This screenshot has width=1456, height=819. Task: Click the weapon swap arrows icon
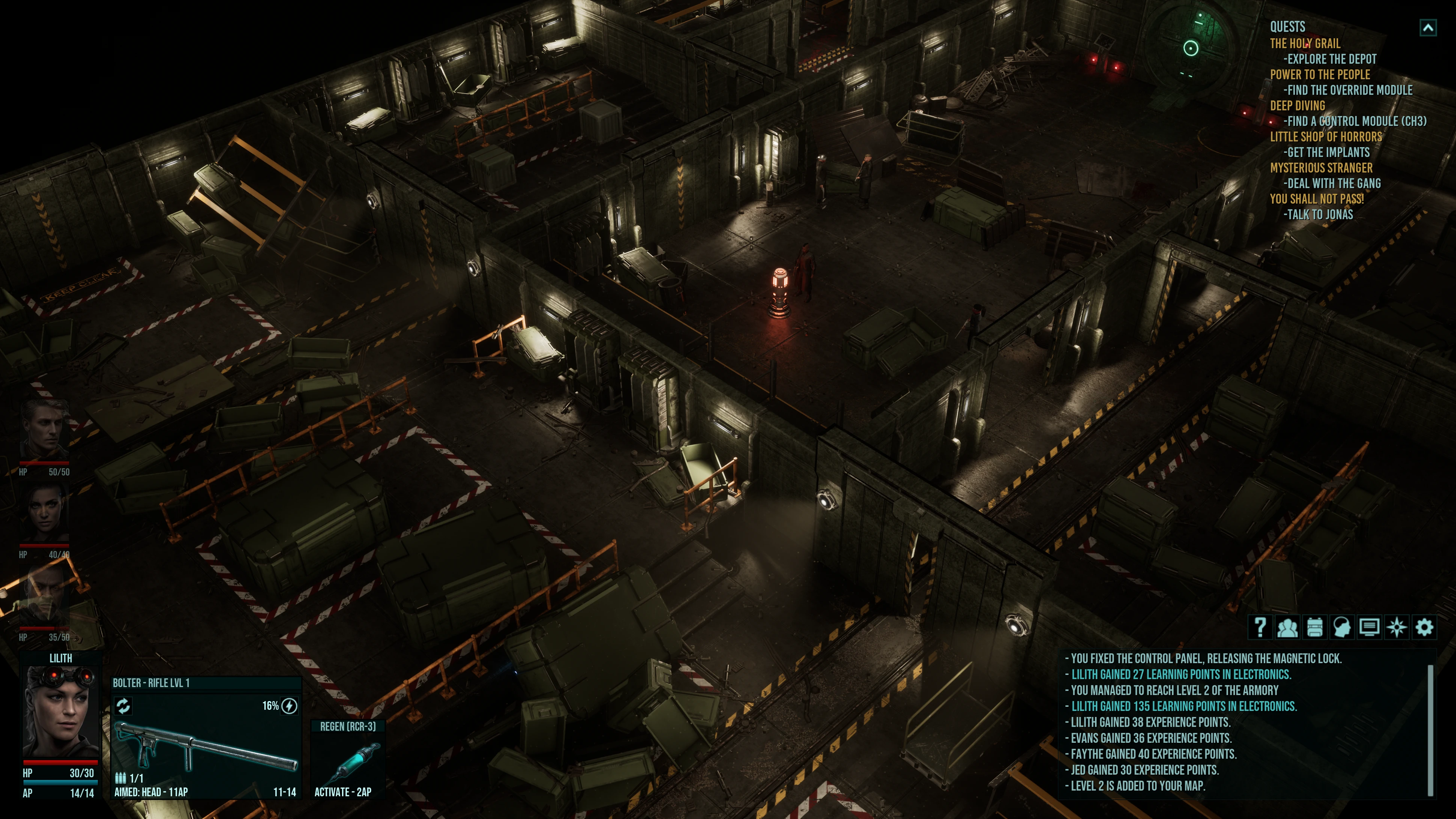tap(123, 705)
